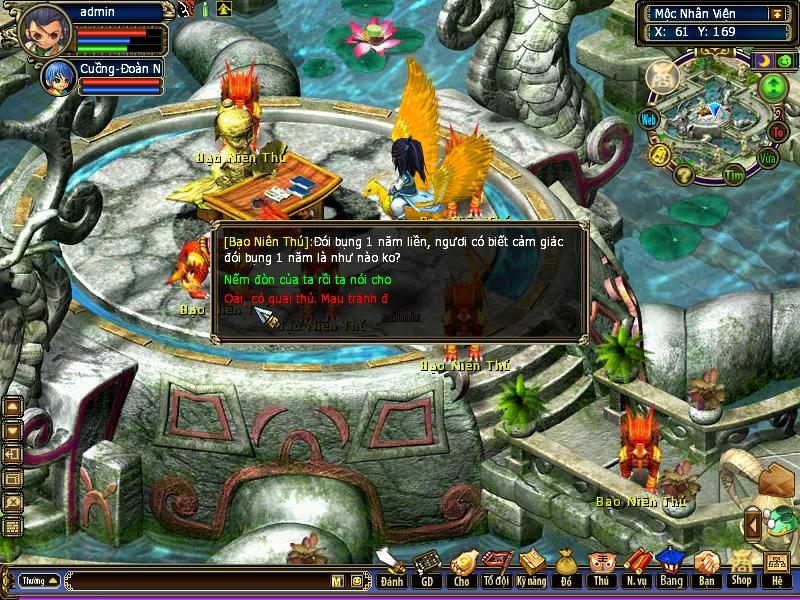Open the Thường chat channel selector

(x=39, y=580)
